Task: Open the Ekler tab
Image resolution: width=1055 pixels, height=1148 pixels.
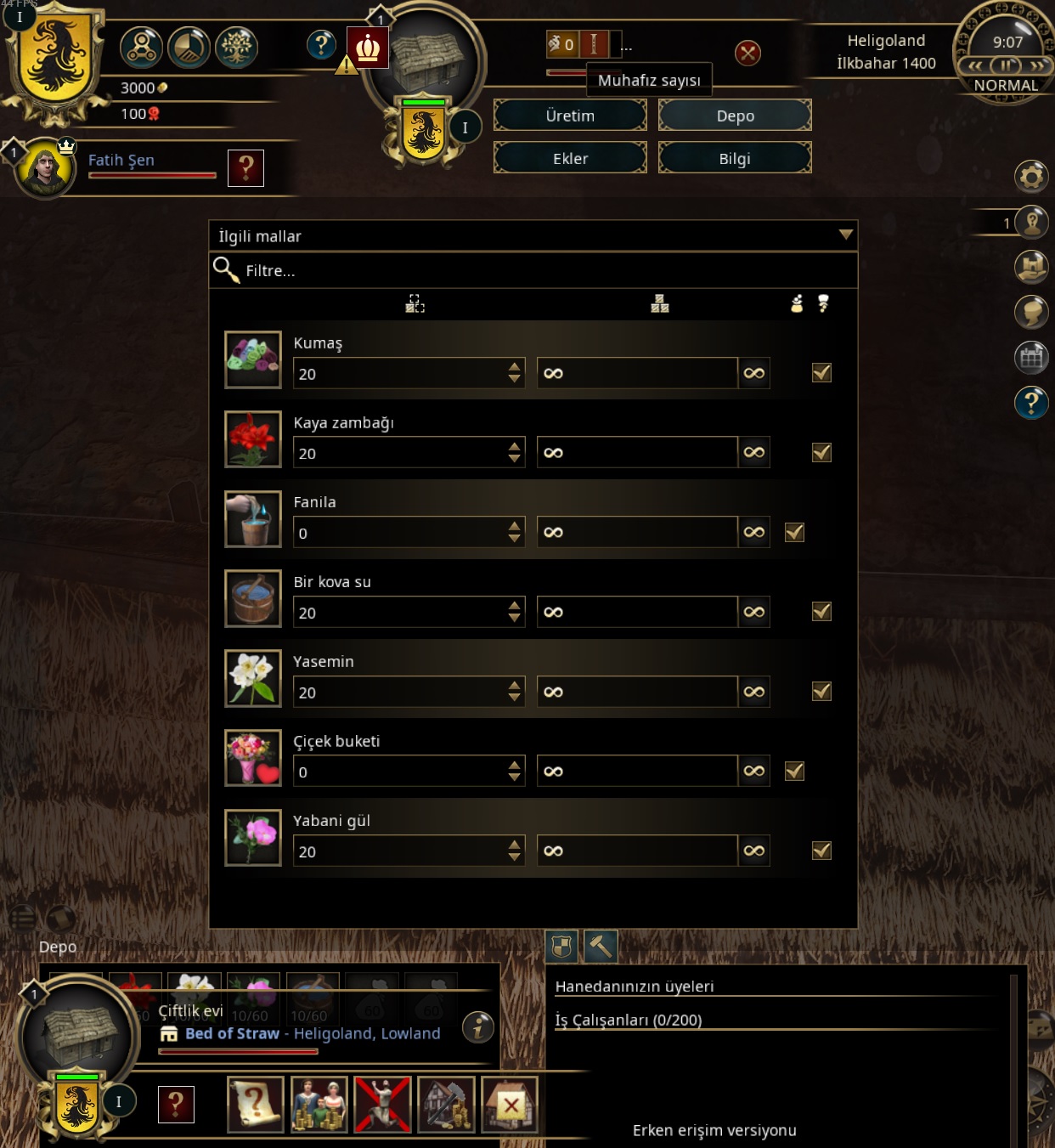Action: [570, 158]
